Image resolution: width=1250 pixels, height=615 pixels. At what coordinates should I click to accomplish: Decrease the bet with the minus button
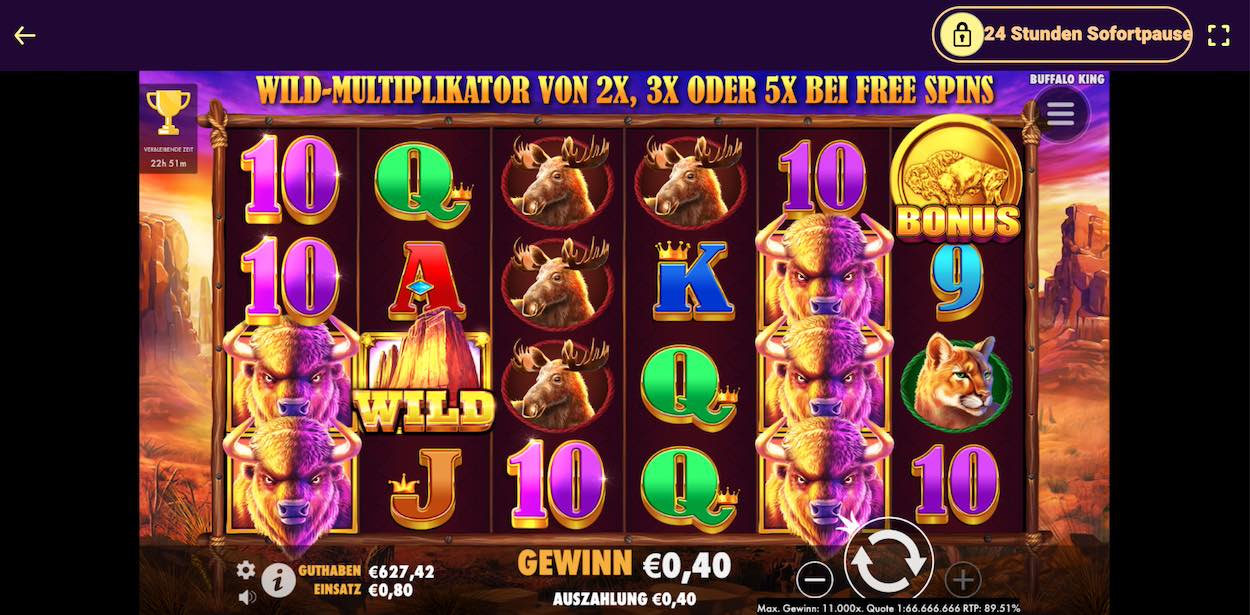pos(815,579)
